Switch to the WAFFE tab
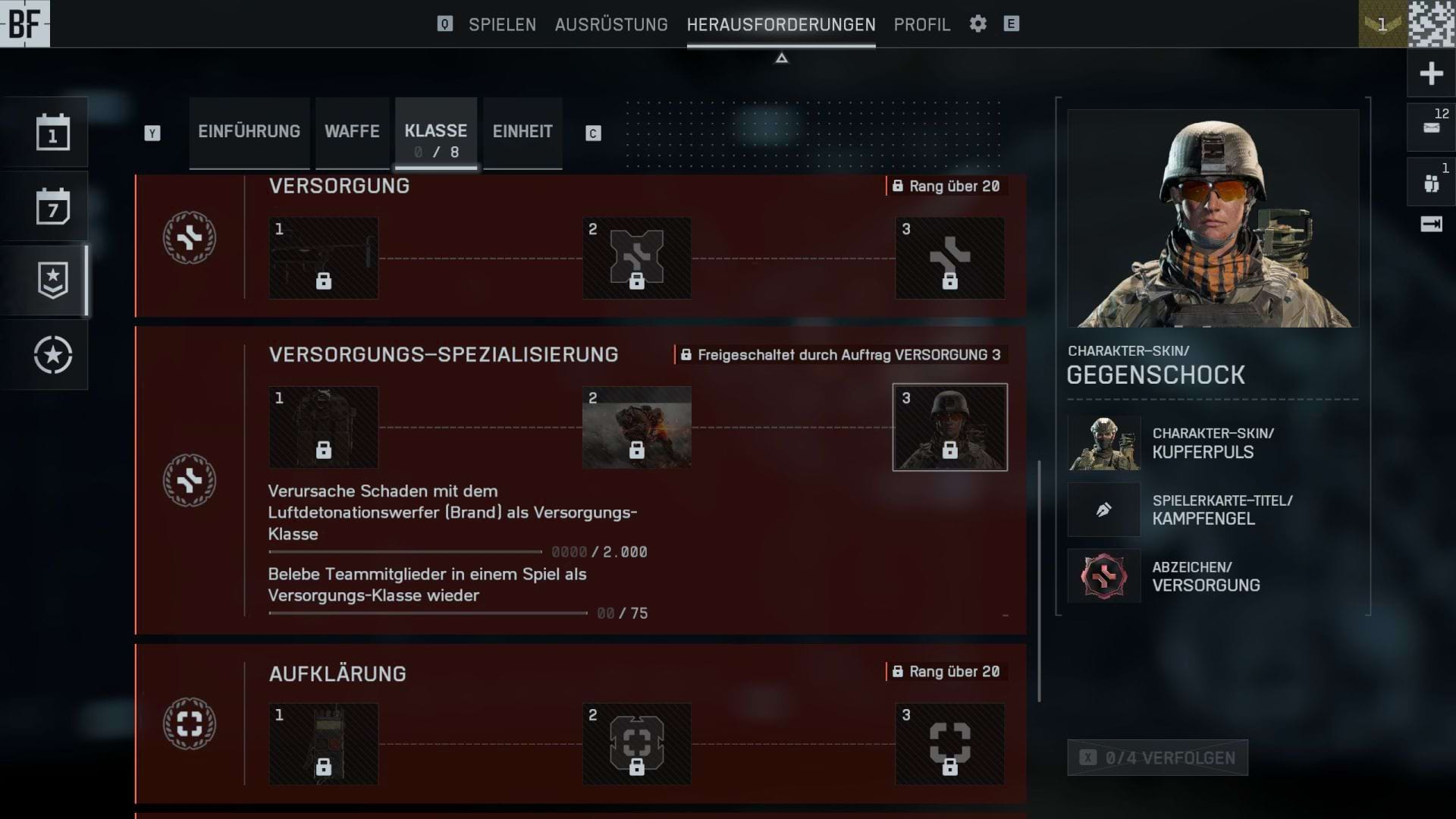 352,131
